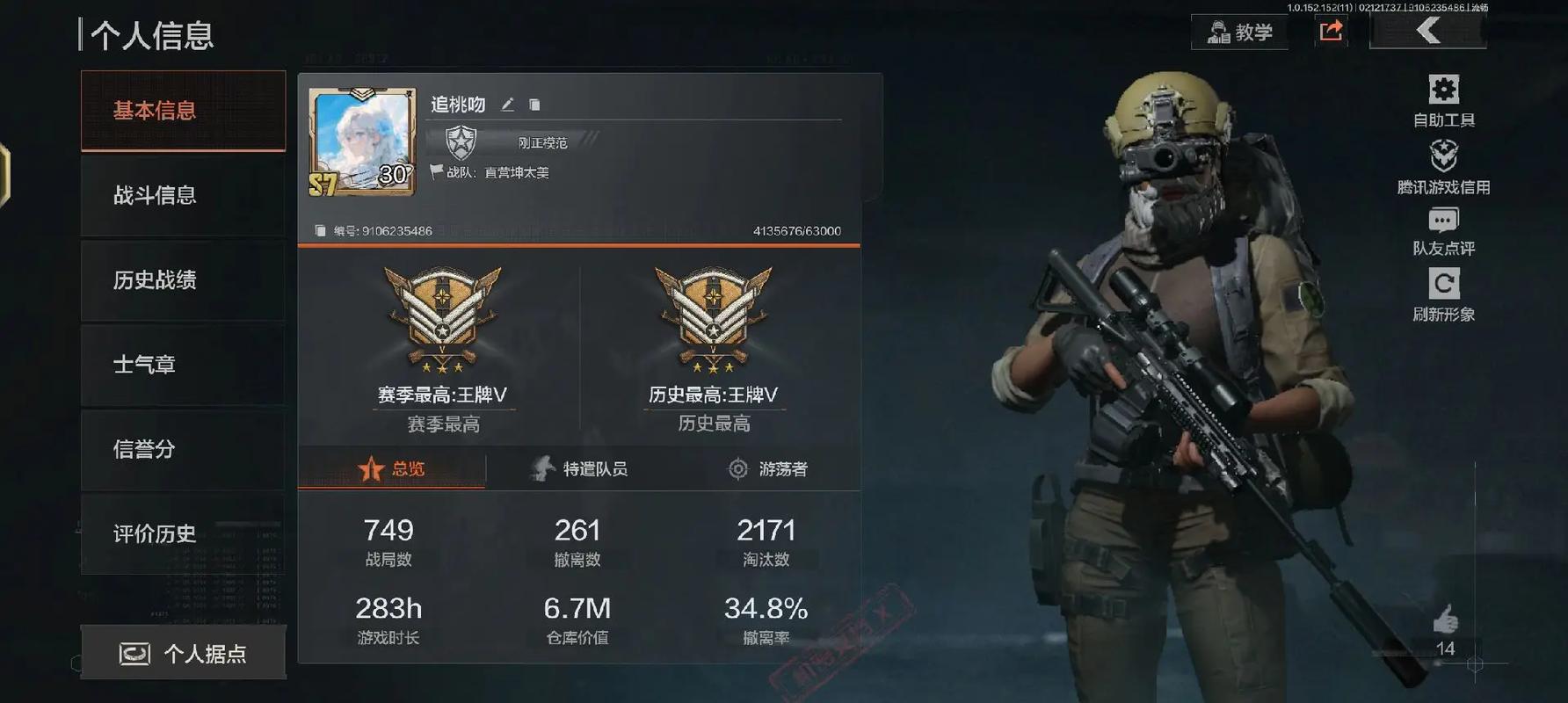
Task: Edit the player name with pencil icon
Action: [x=507, y=105]
